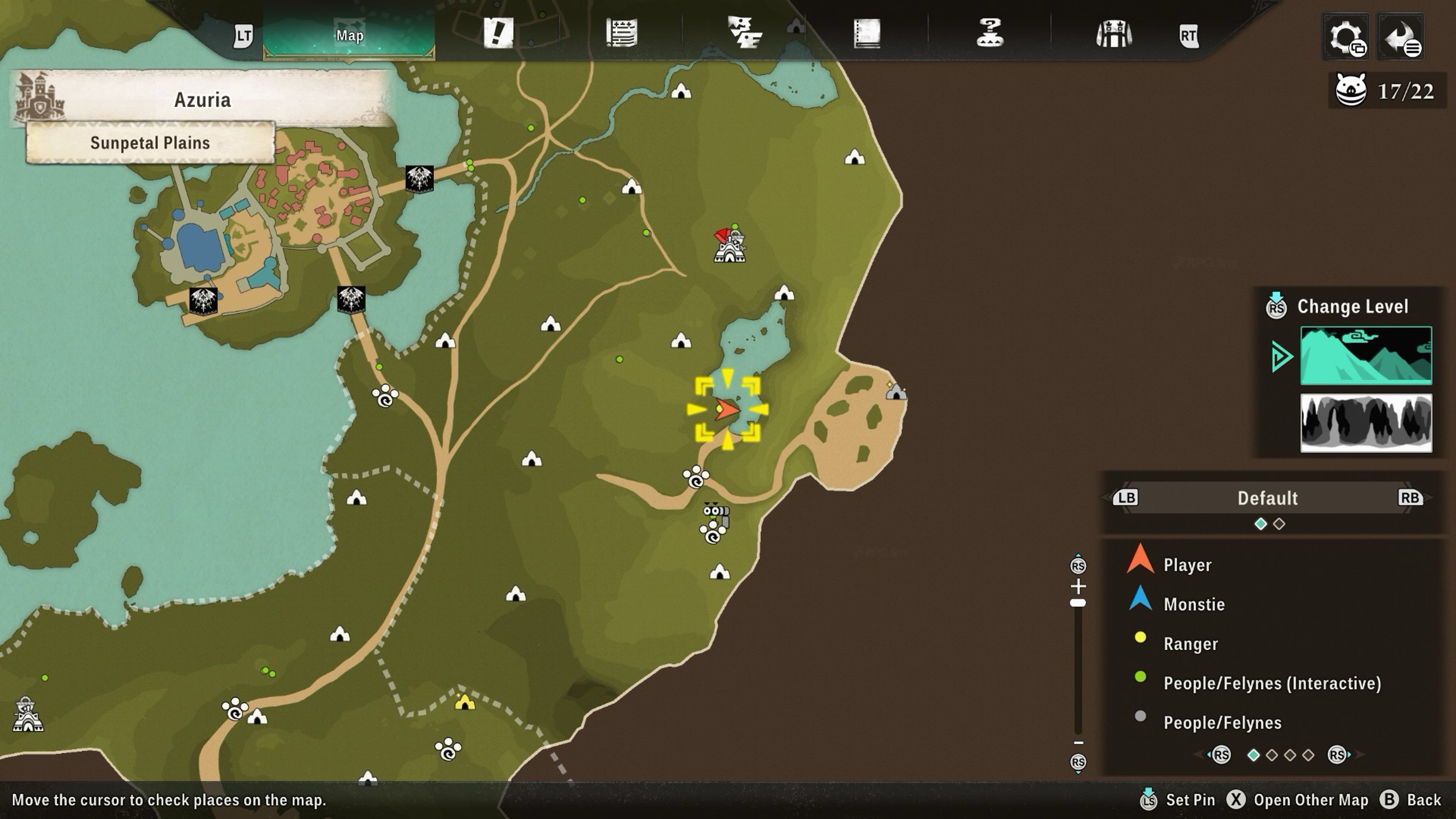Open the gear settings icon
Image resolution: width=1456 pixels, height=819 pixels.
pos(1346,37)
